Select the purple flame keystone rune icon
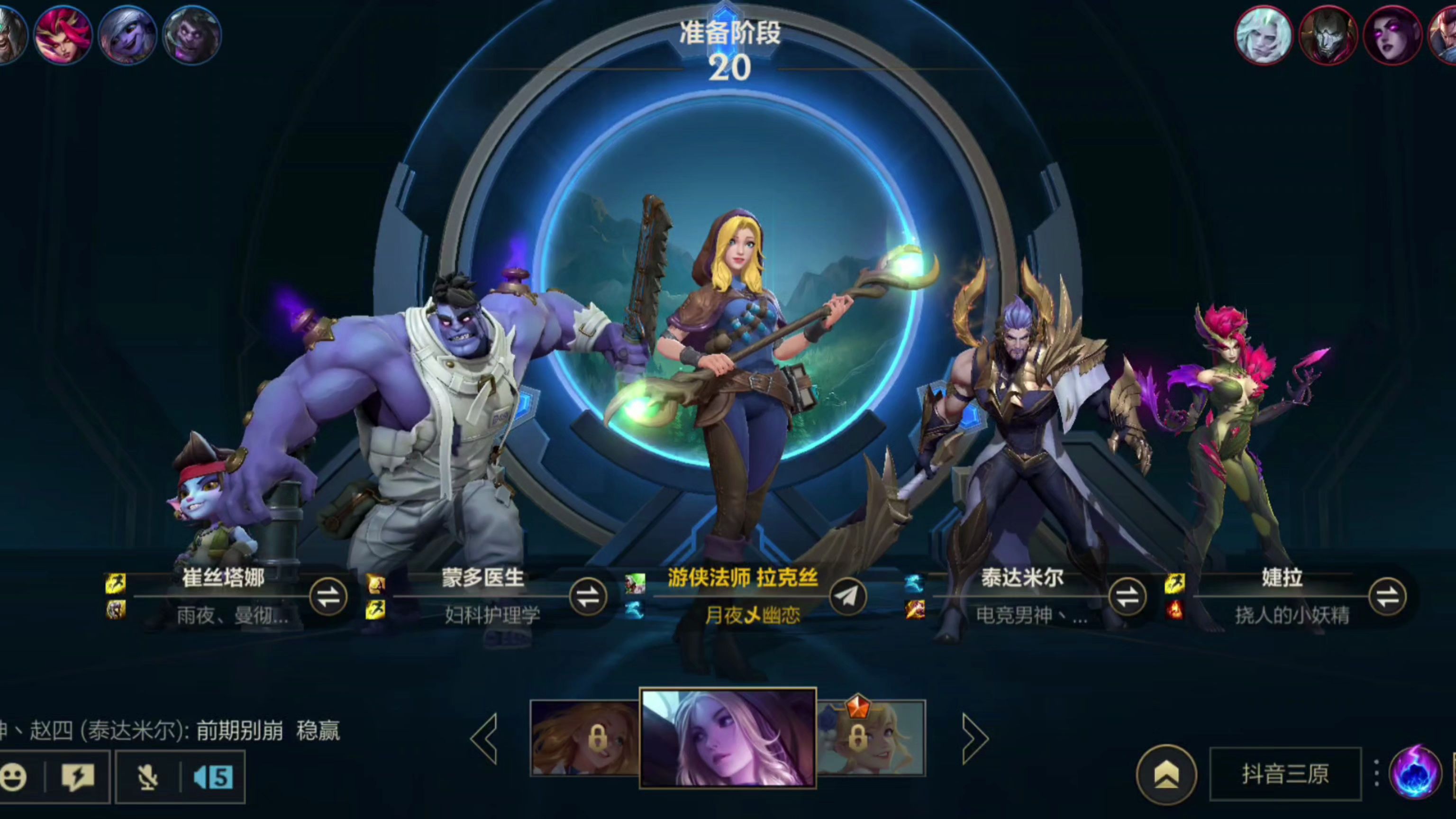1456x819 pixels. [1415, 773]
